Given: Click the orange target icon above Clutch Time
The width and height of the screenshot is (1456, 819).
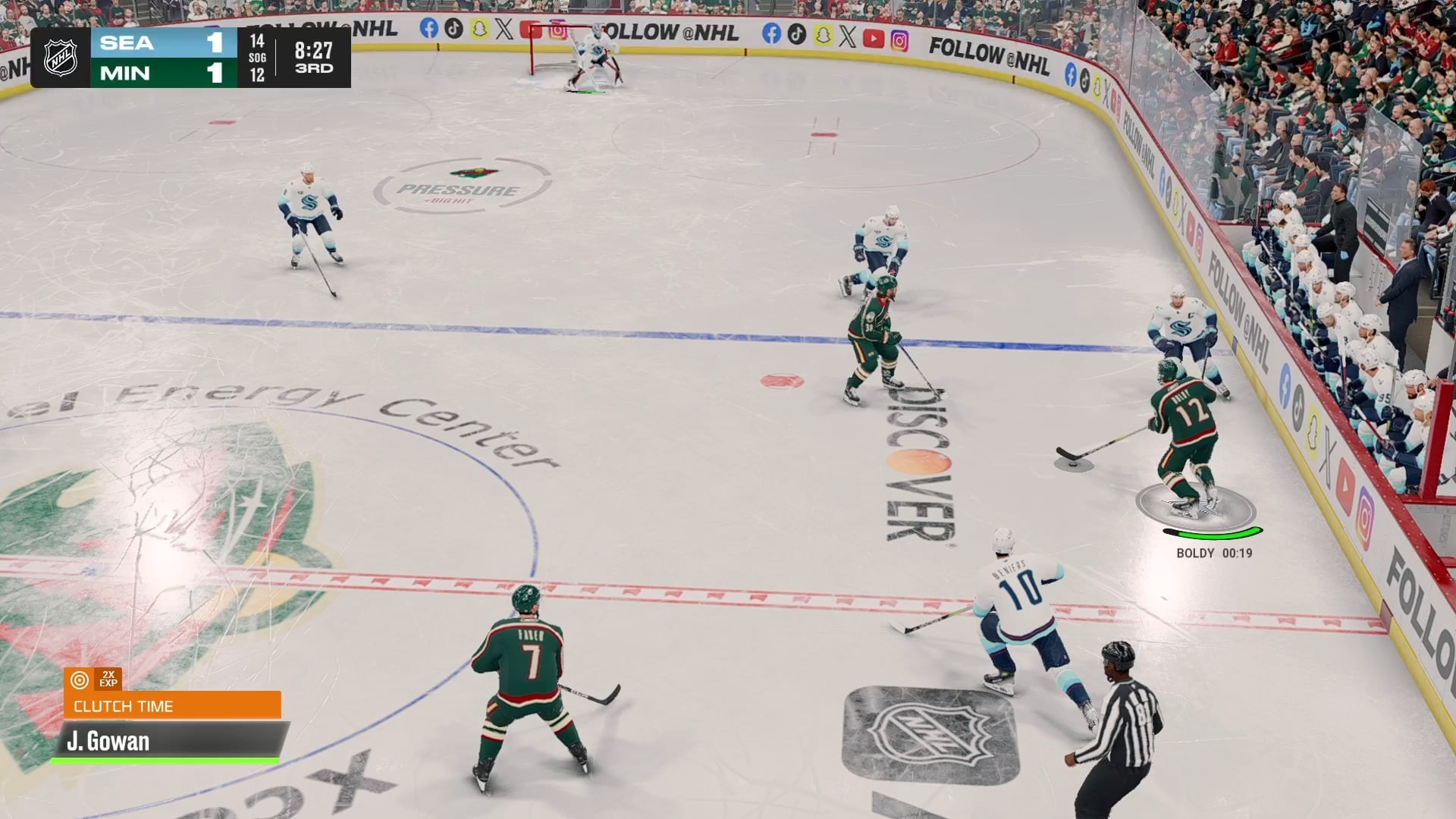Looking at the screenshot, I should 79,679.
